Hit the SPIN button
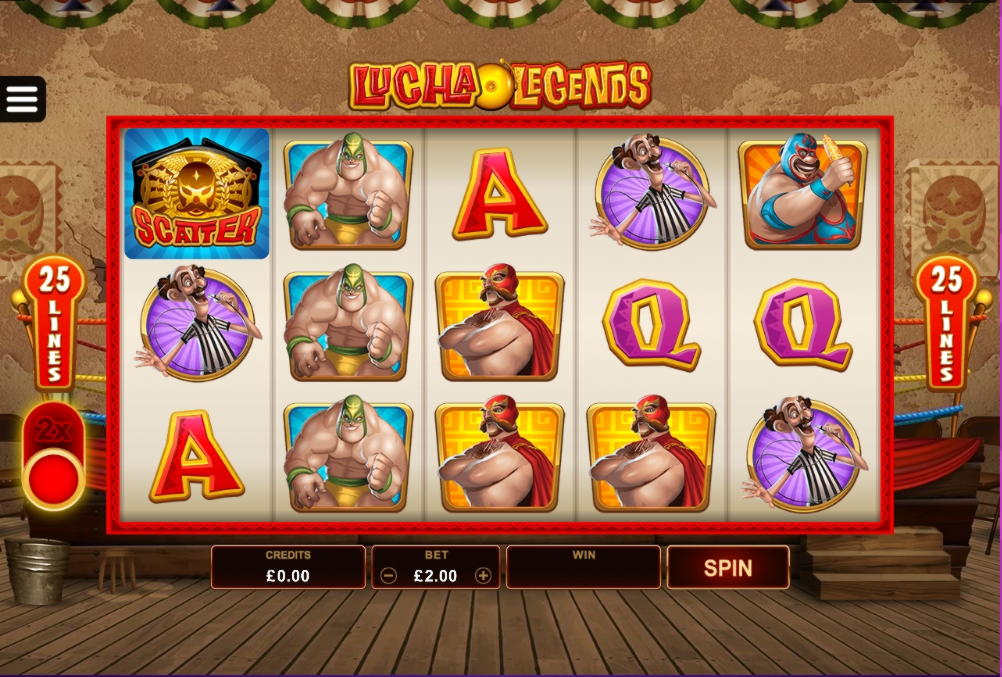Screen dimensions: 1002x677 point(727,568)
